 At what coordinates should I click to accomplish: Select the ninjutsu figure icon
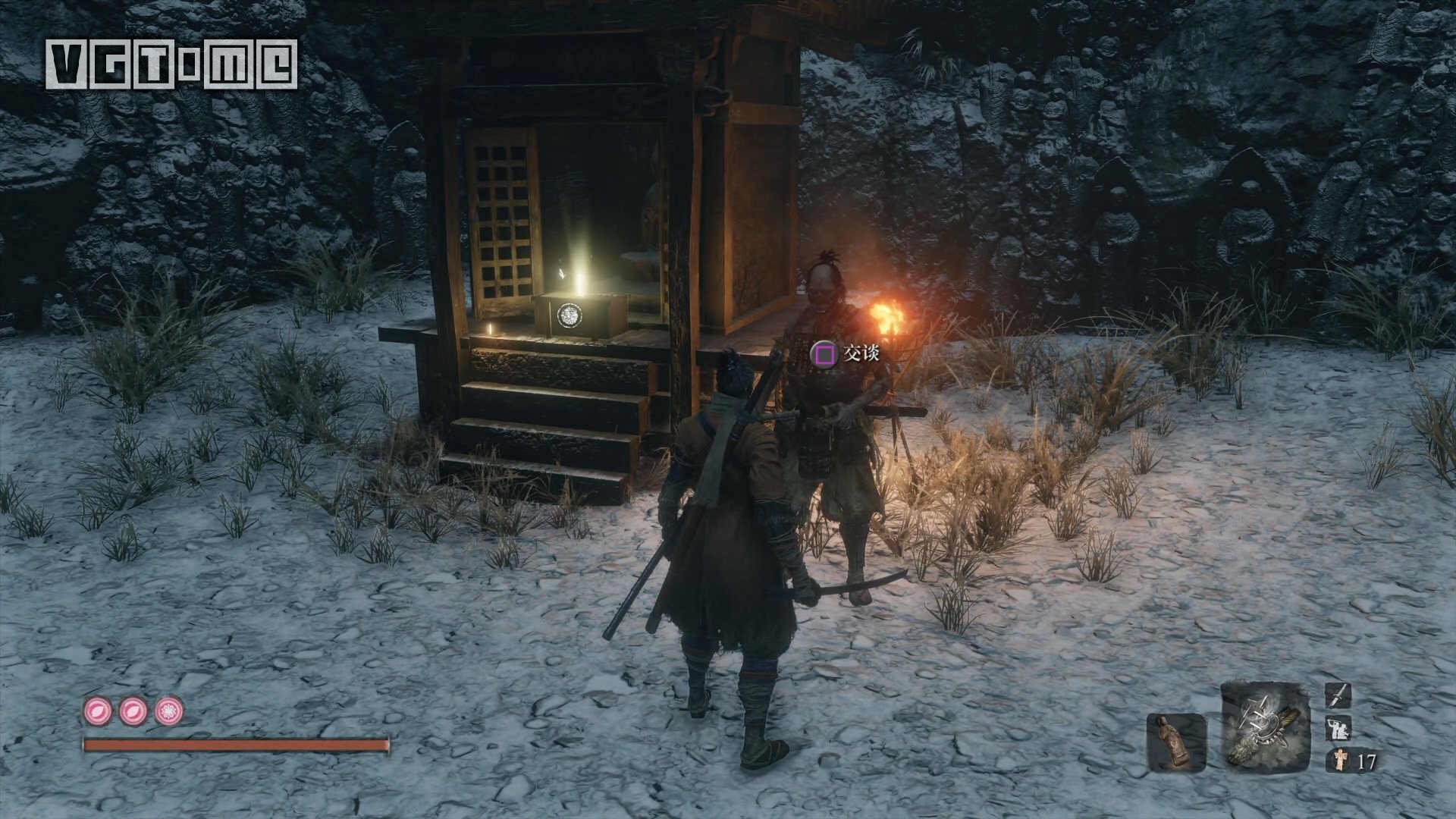click(1338, 728)
